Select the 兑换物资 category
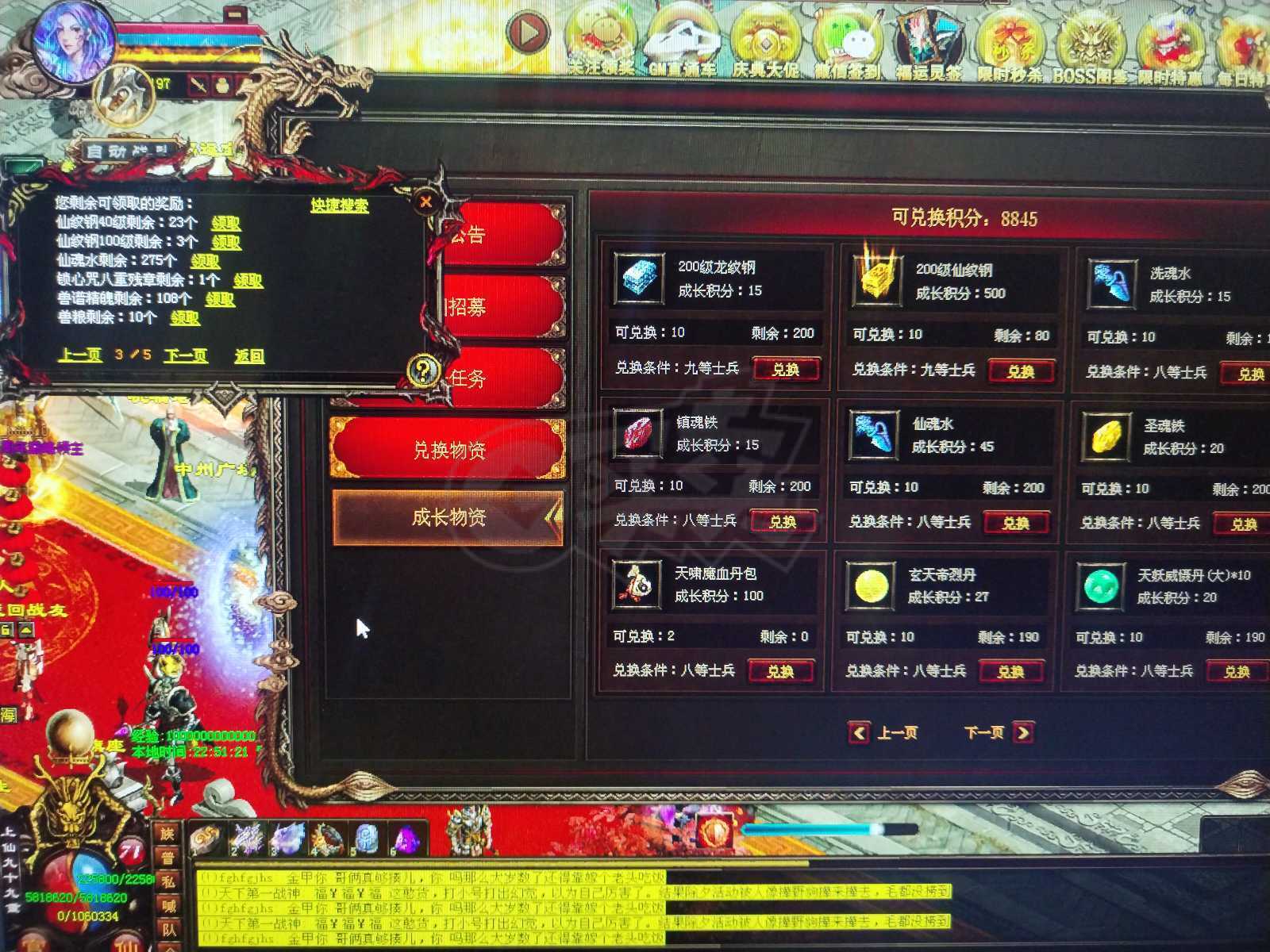The image size is (1270, 952). 450,447
